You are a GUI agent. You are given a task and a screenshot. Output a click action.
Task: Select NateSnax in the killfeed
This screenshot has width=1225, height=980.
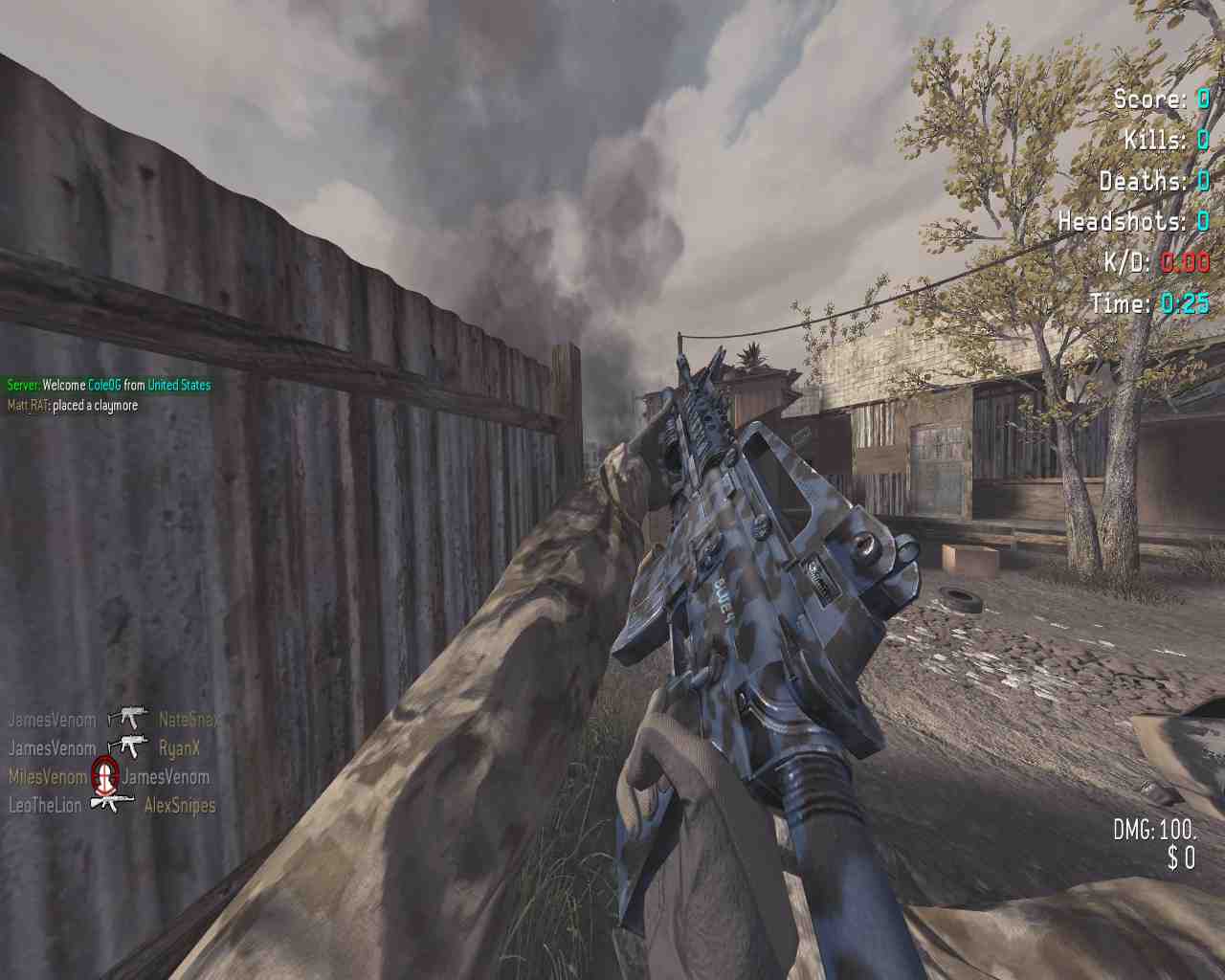(189, 720)
